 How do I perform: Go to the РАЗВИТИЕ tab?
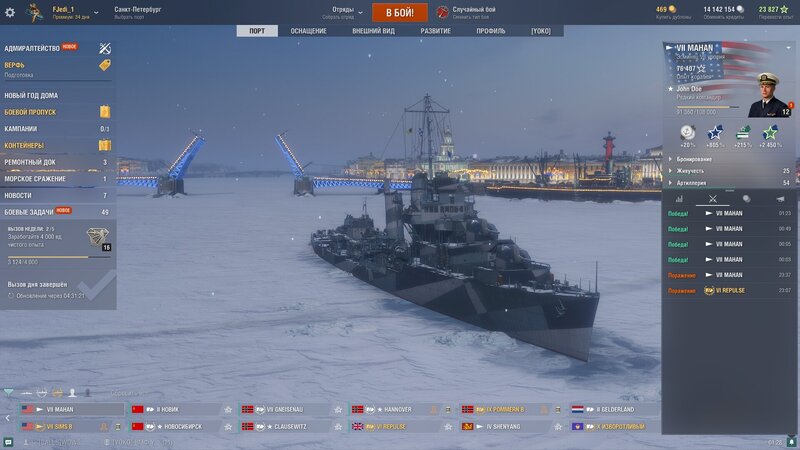pyautogui.click(x=435, y=31)
